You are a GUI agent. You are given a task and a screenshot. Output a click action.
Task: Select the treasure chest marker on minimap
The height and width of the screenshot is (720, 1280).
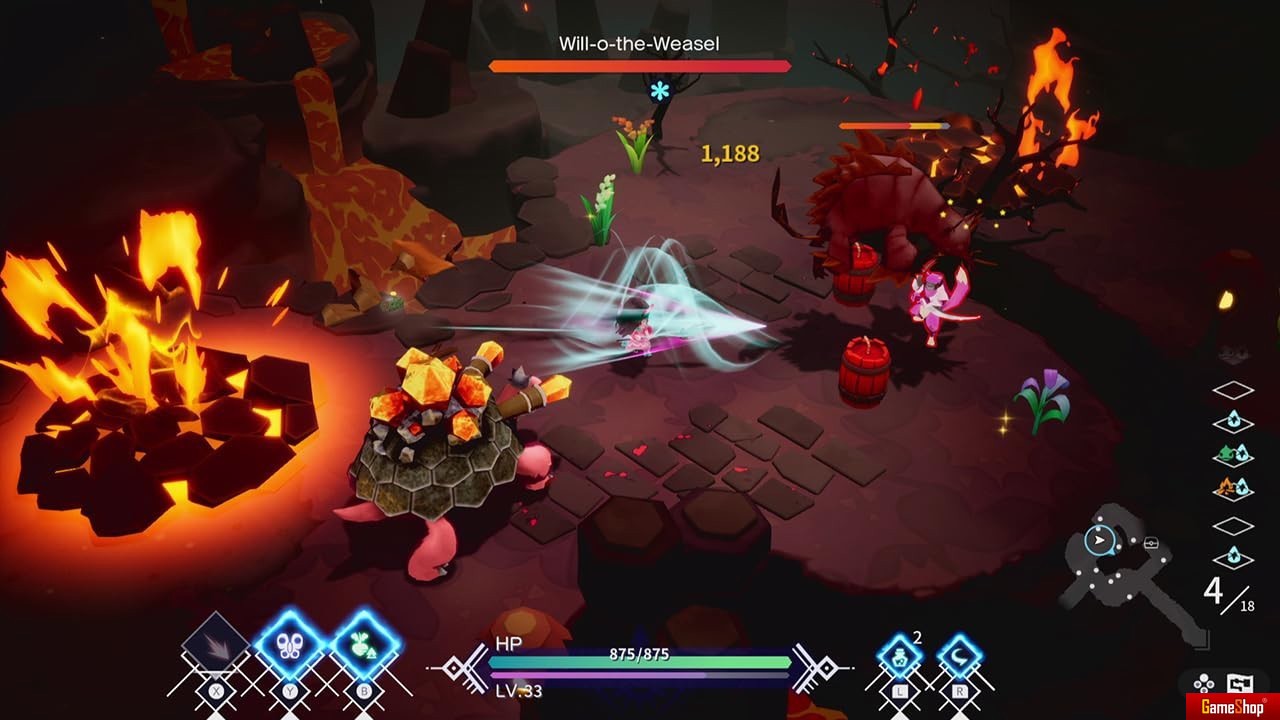[x=1152, y=543]
